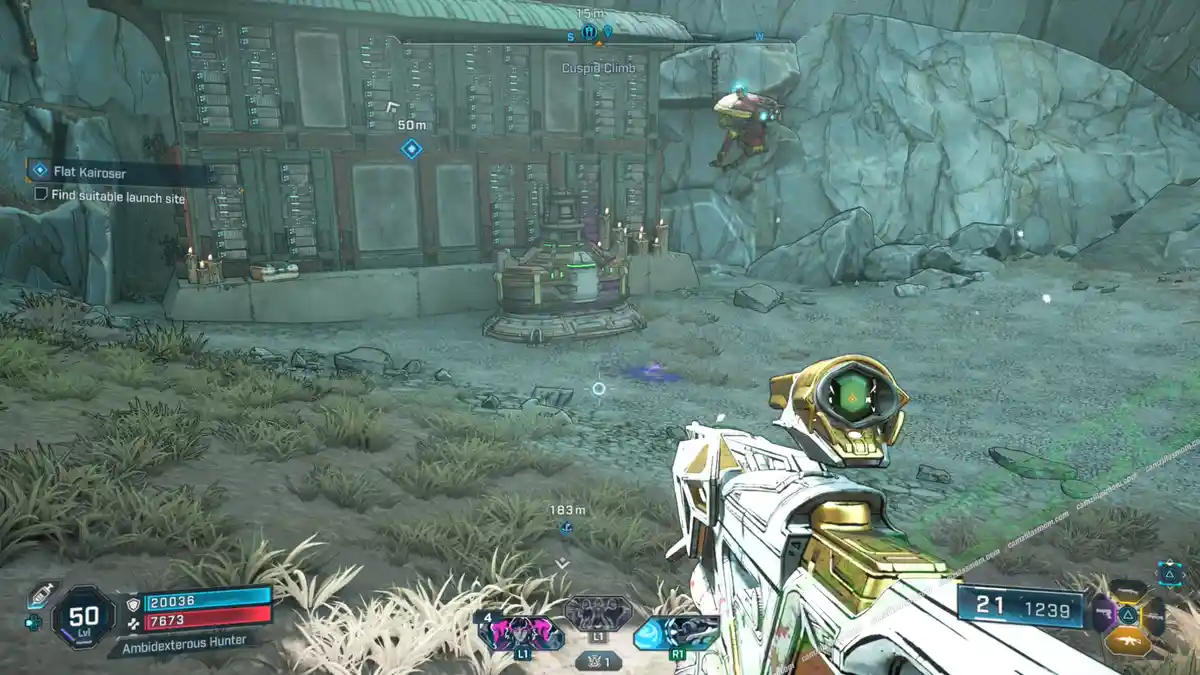This screenshot has width=1200, height=675.
Task: Pick the right-side weapon slot in wheel
Action: [1155, 614]
